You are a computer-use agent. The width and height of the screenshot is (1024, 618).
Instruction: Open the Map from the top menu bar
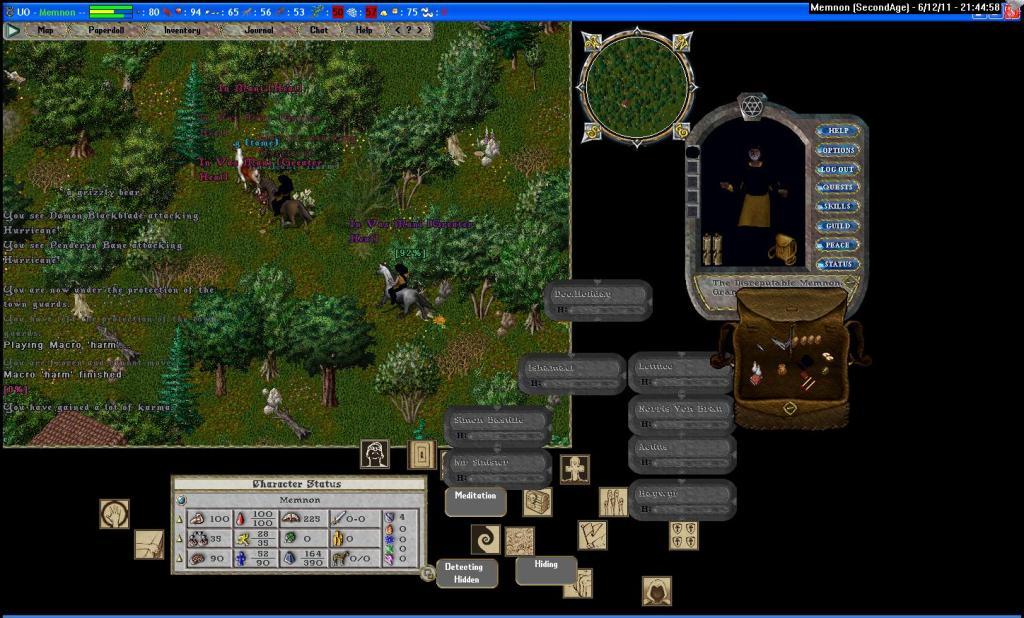click(45, 30)
